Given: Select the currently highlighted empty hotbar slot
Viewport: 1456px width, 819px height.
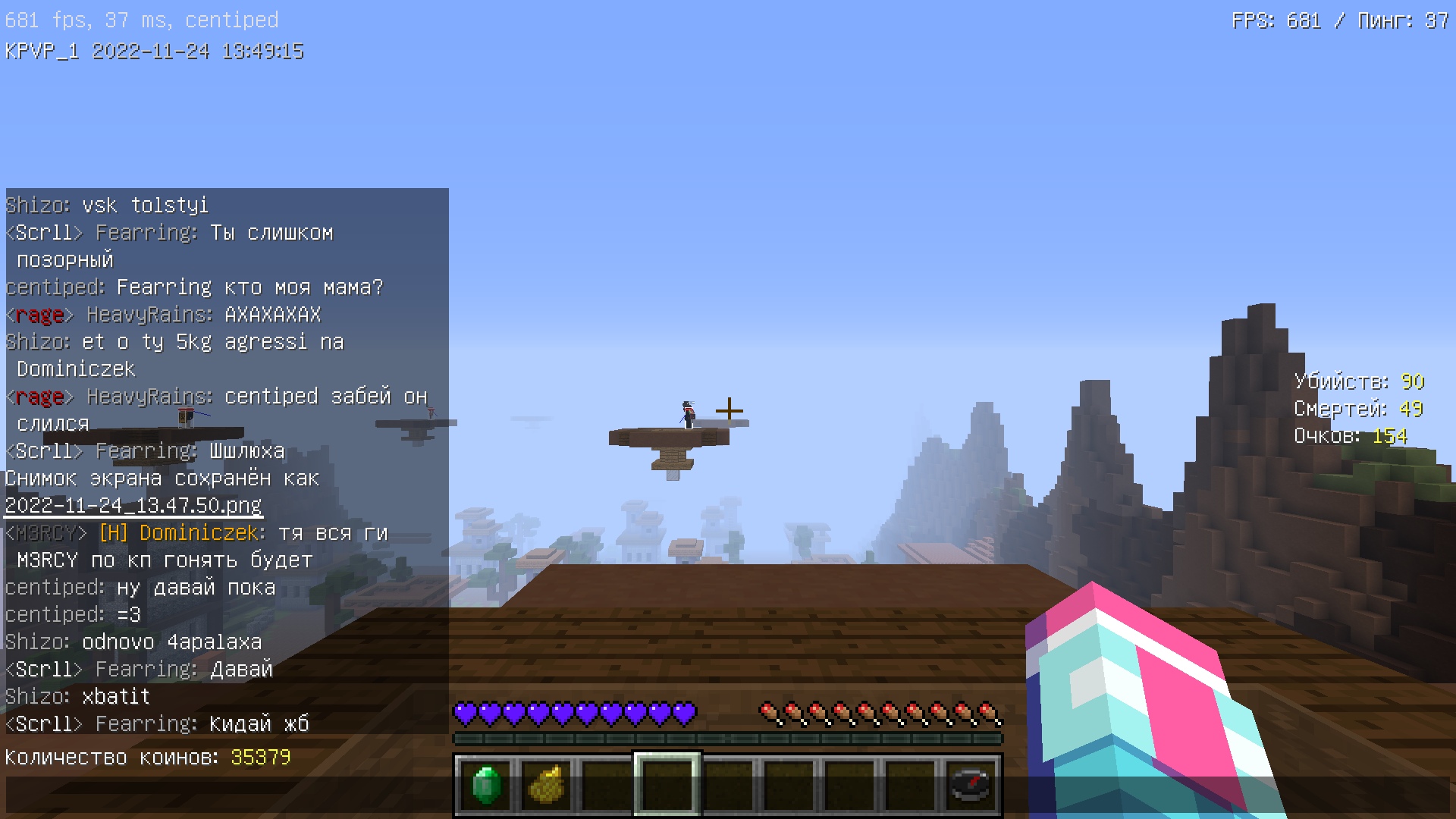Looking at the screenshot, I should pos(667,786).
